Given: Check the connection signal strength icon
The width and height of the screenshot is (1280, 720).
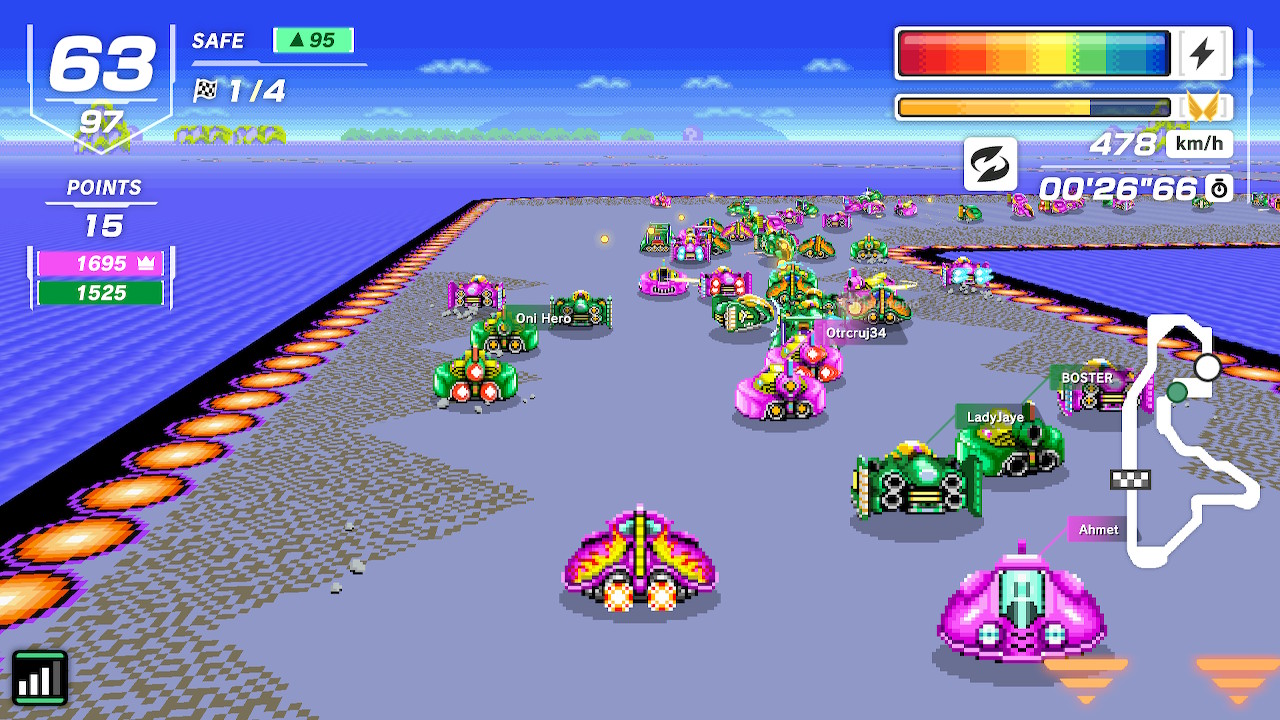Looking at the screenshot, I should (x=40, y=678).
